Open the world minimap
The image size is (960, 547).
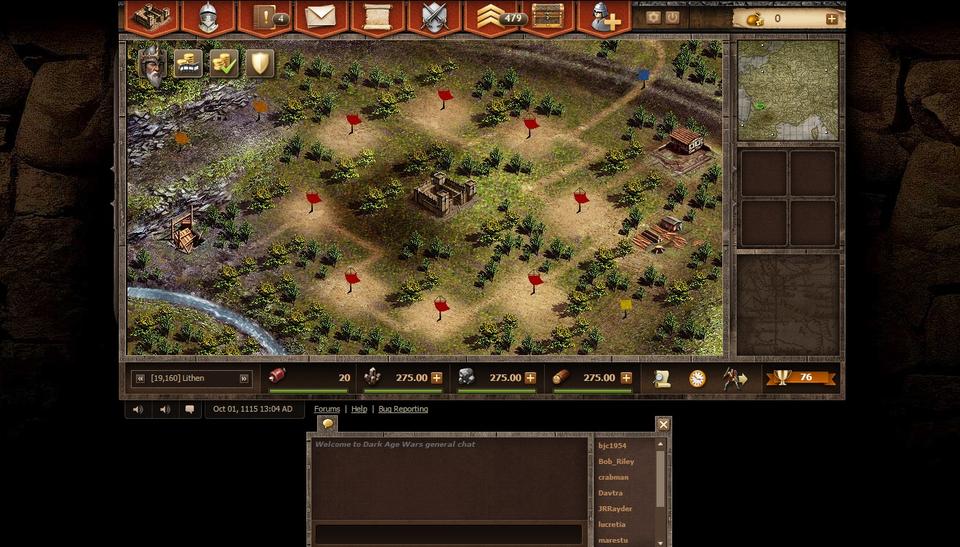[x=788, y=90]
